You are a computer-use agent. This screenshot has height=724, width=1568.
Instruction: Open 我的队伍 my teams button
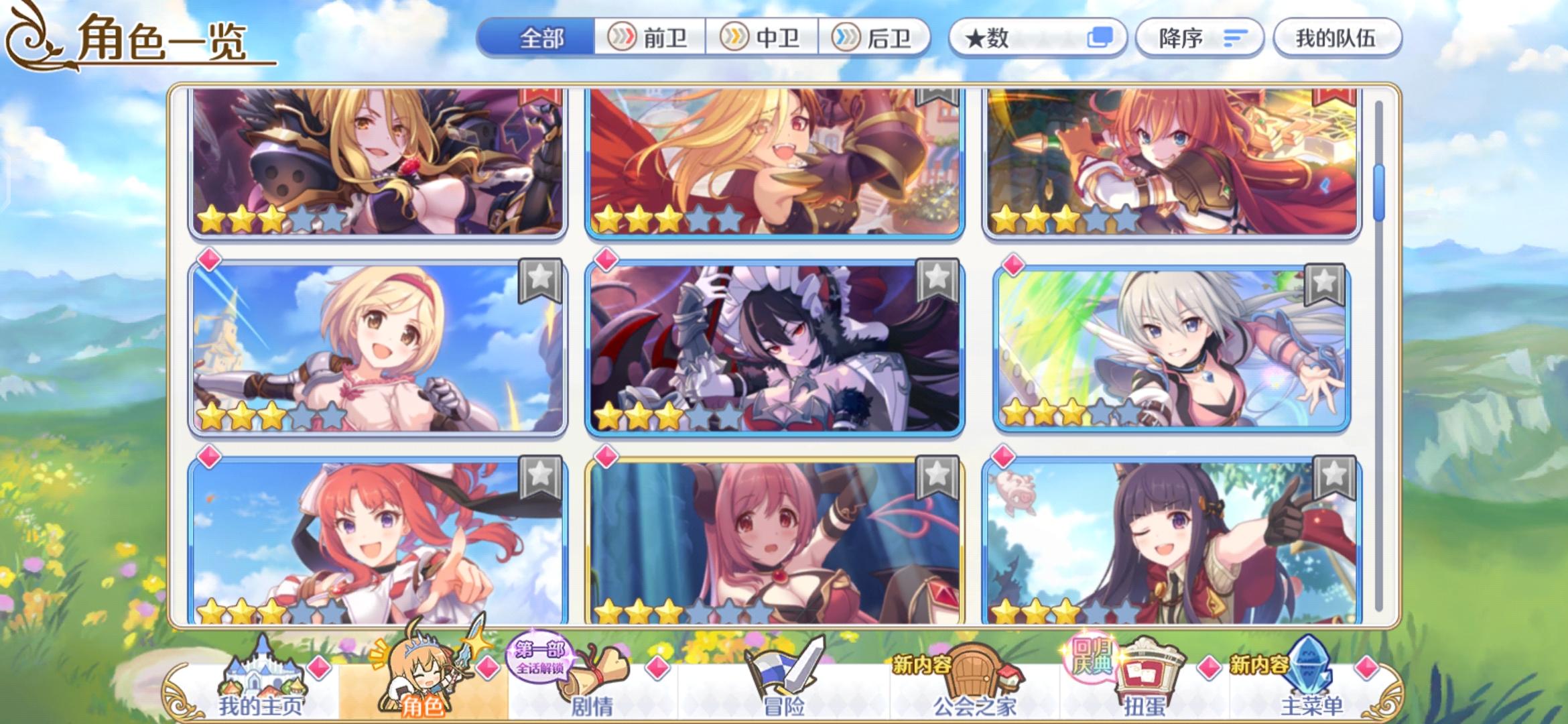(x=1337, y=38)
